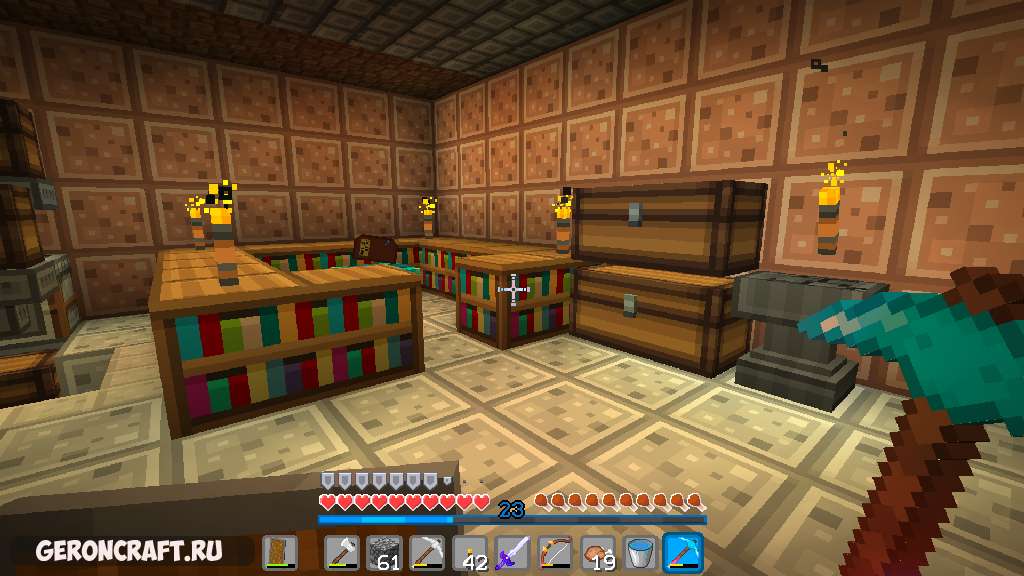Pick the torch stack of 42
Image resolution: width=1024 pixels, height=576 pixels.
[470, 553]
